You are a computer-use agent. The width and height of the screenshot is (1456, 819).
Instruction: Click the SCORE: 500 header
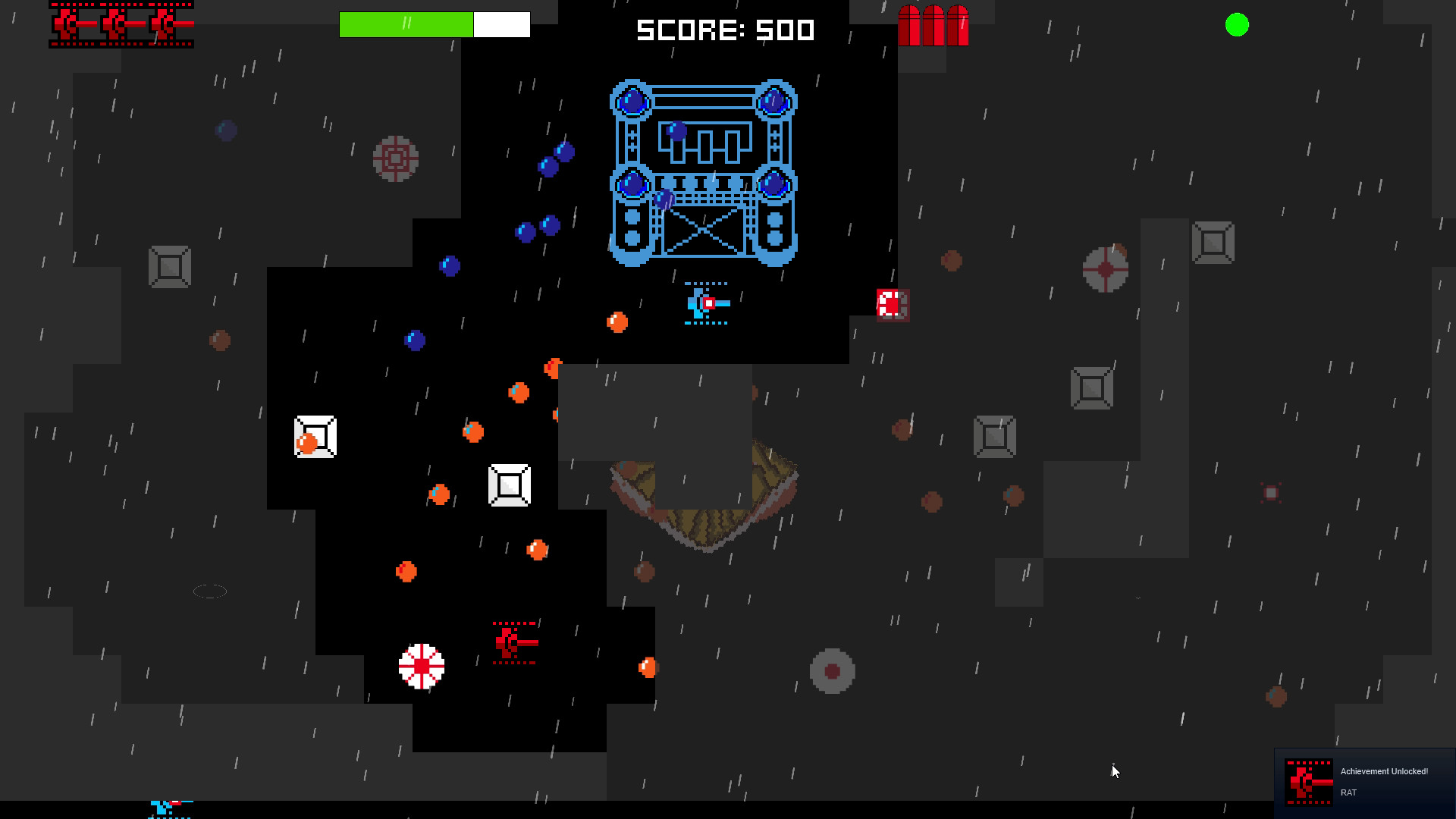724,30
